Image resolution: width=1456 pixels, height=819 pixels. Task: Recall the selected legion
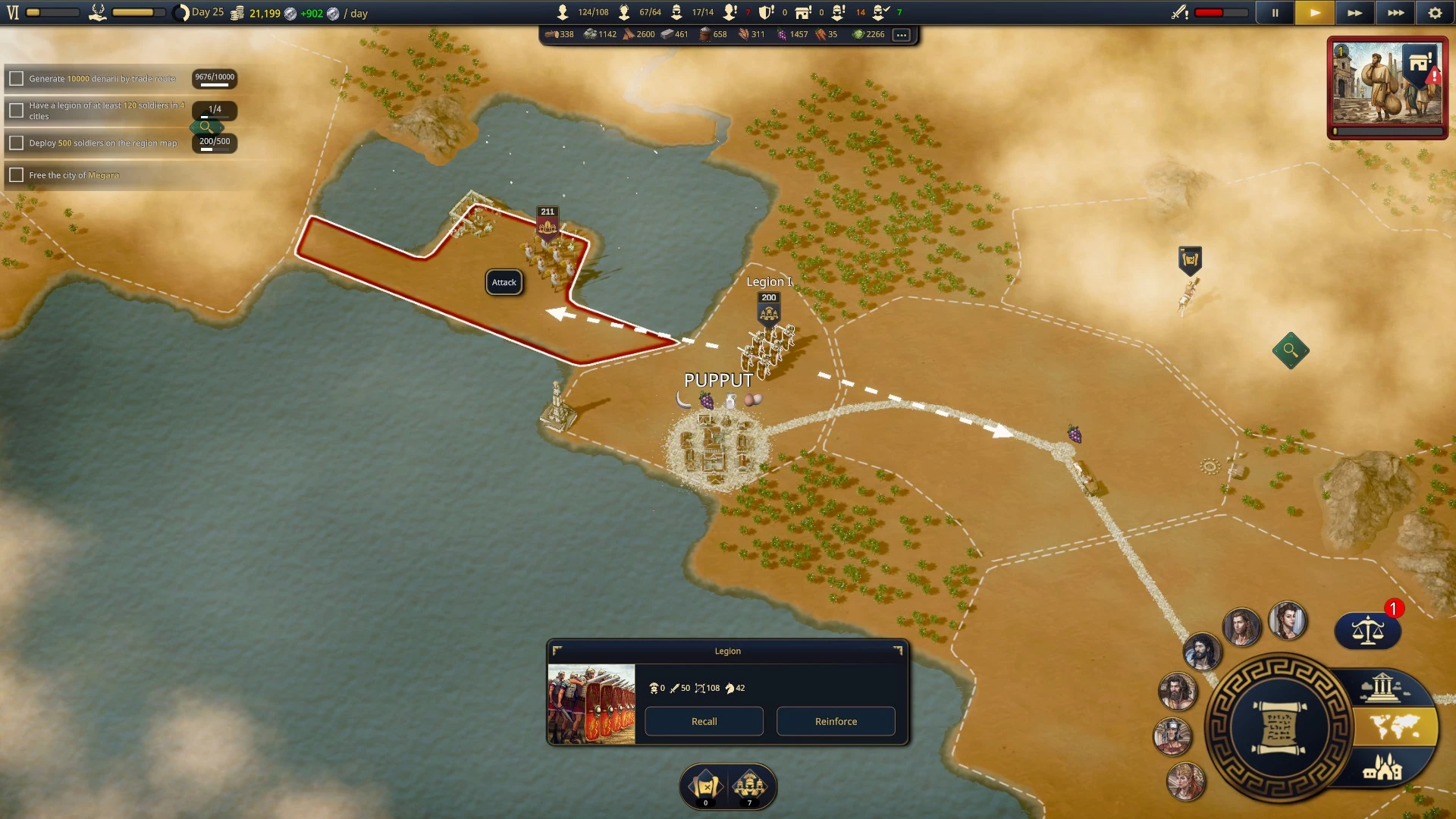point(704,721)
